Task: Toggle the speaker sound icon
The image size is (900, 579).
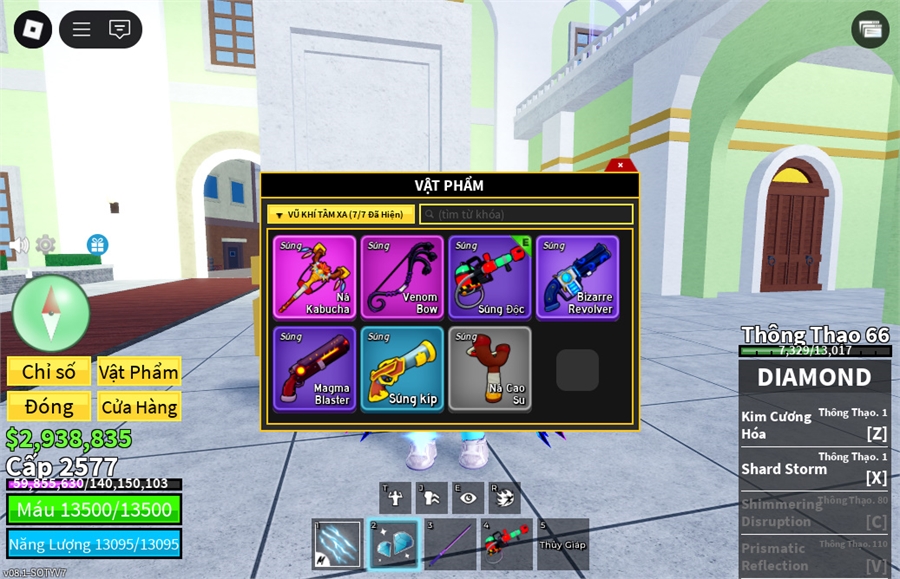Action: 19,245
